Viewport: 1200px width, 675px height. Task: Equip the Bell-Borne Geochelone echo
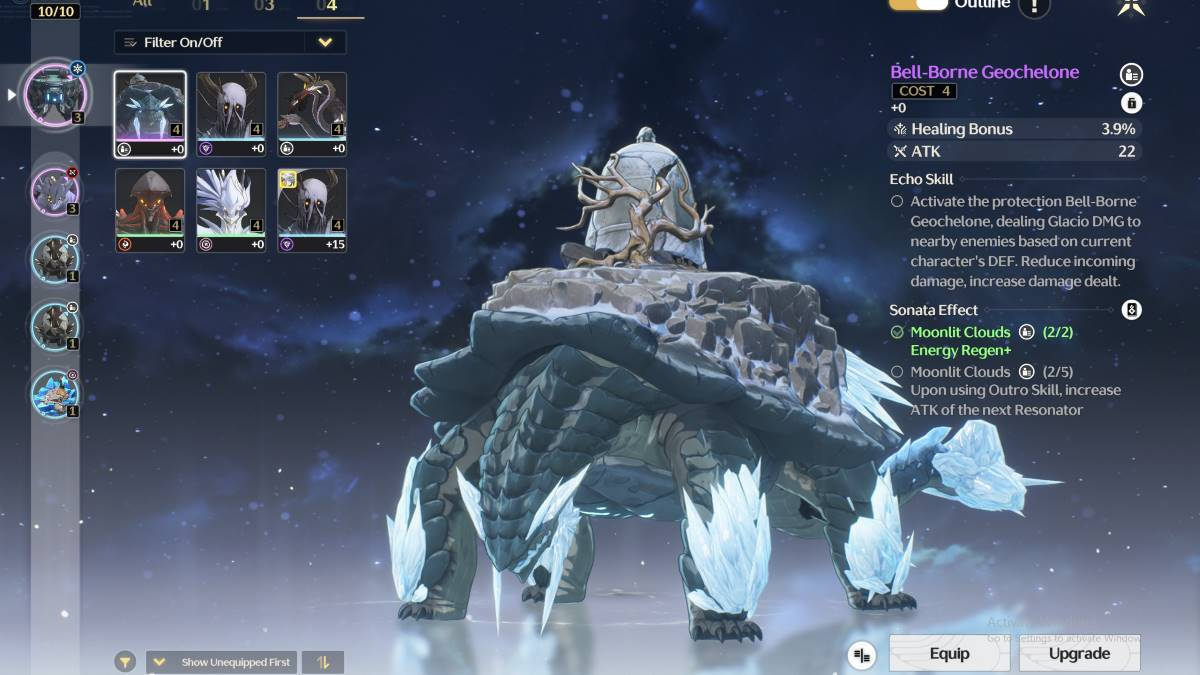(948, 653)
